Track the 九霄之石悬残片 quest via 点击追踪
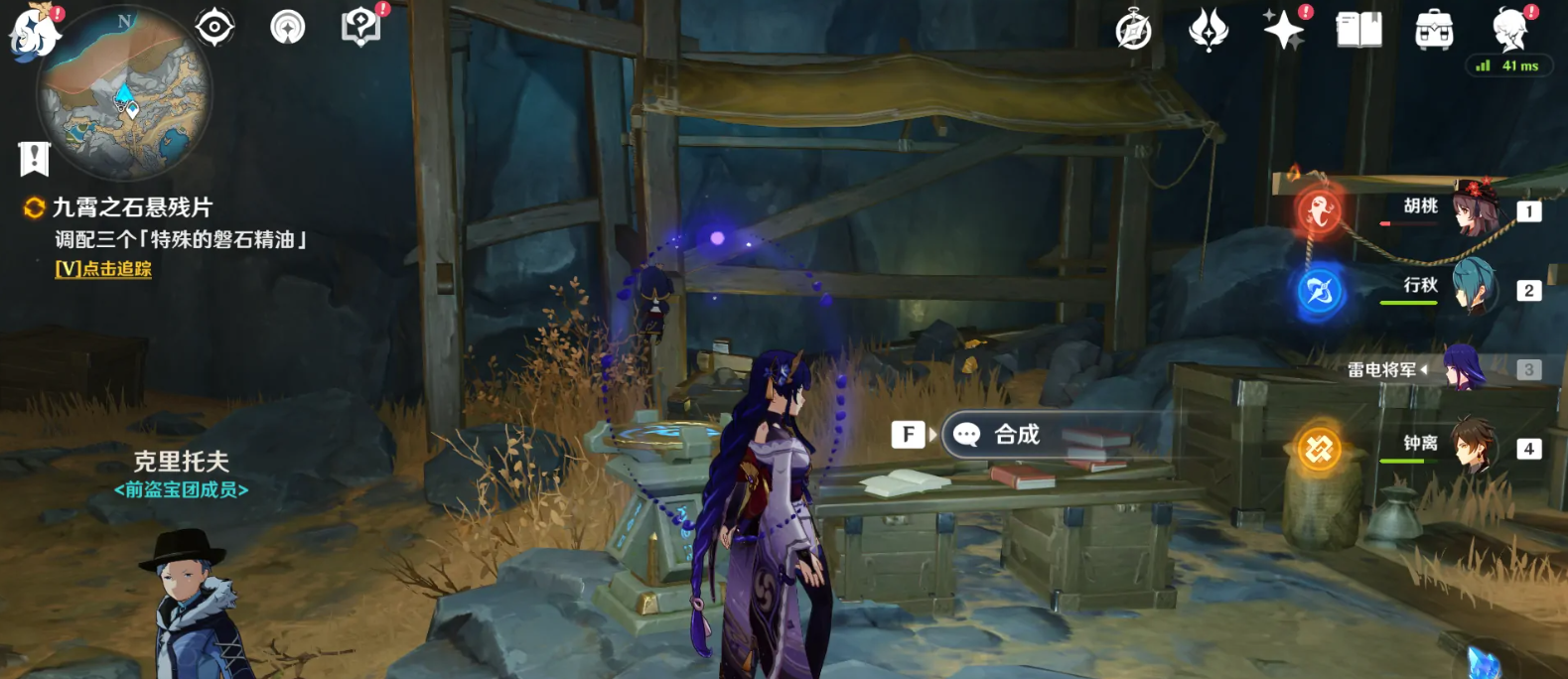The width and height of the screenshot is (1568, 679). (x=103, y=269)
